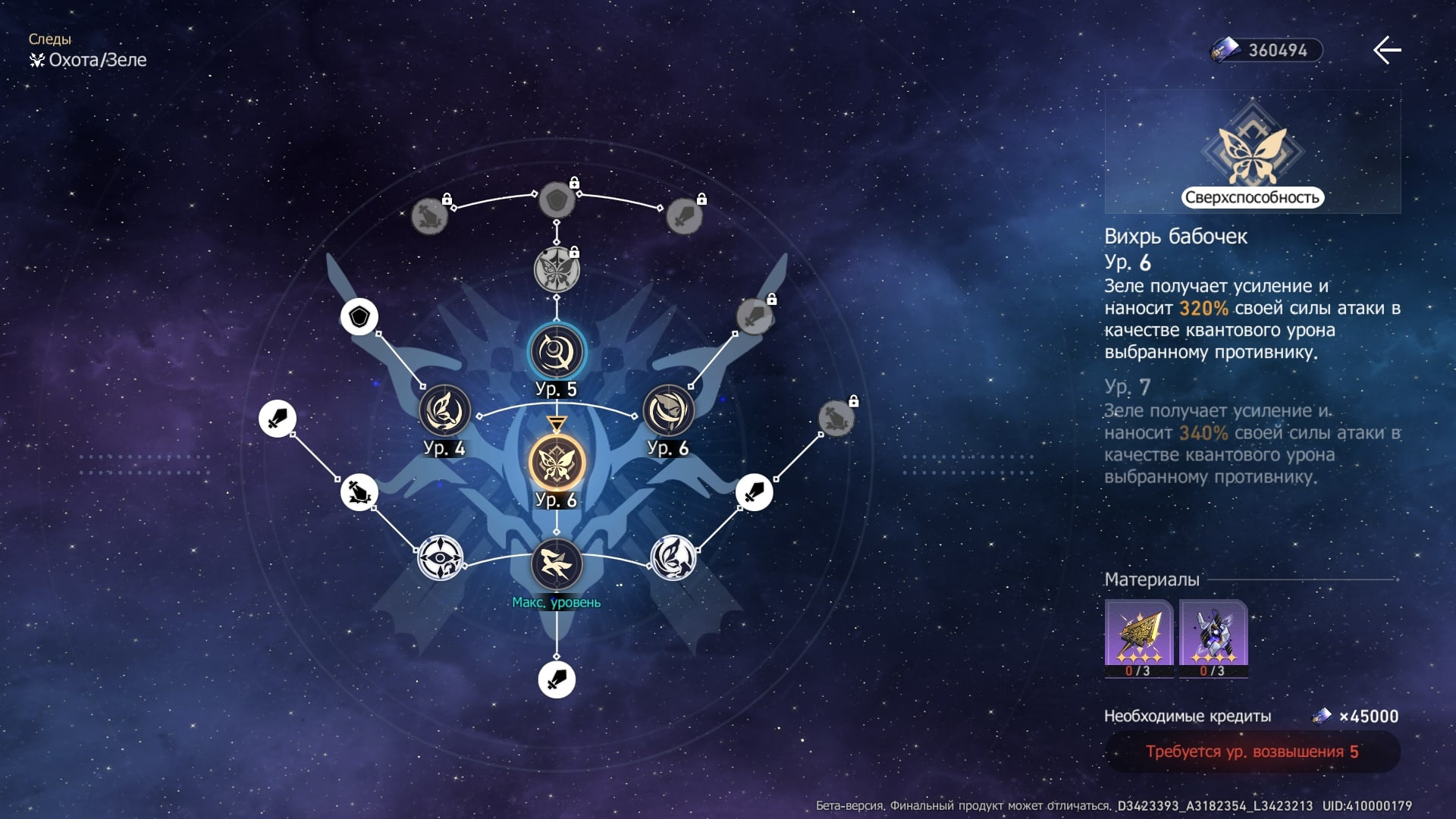1456x819 pixels.
Task: Open the max-level trace node
Action: 557,565
